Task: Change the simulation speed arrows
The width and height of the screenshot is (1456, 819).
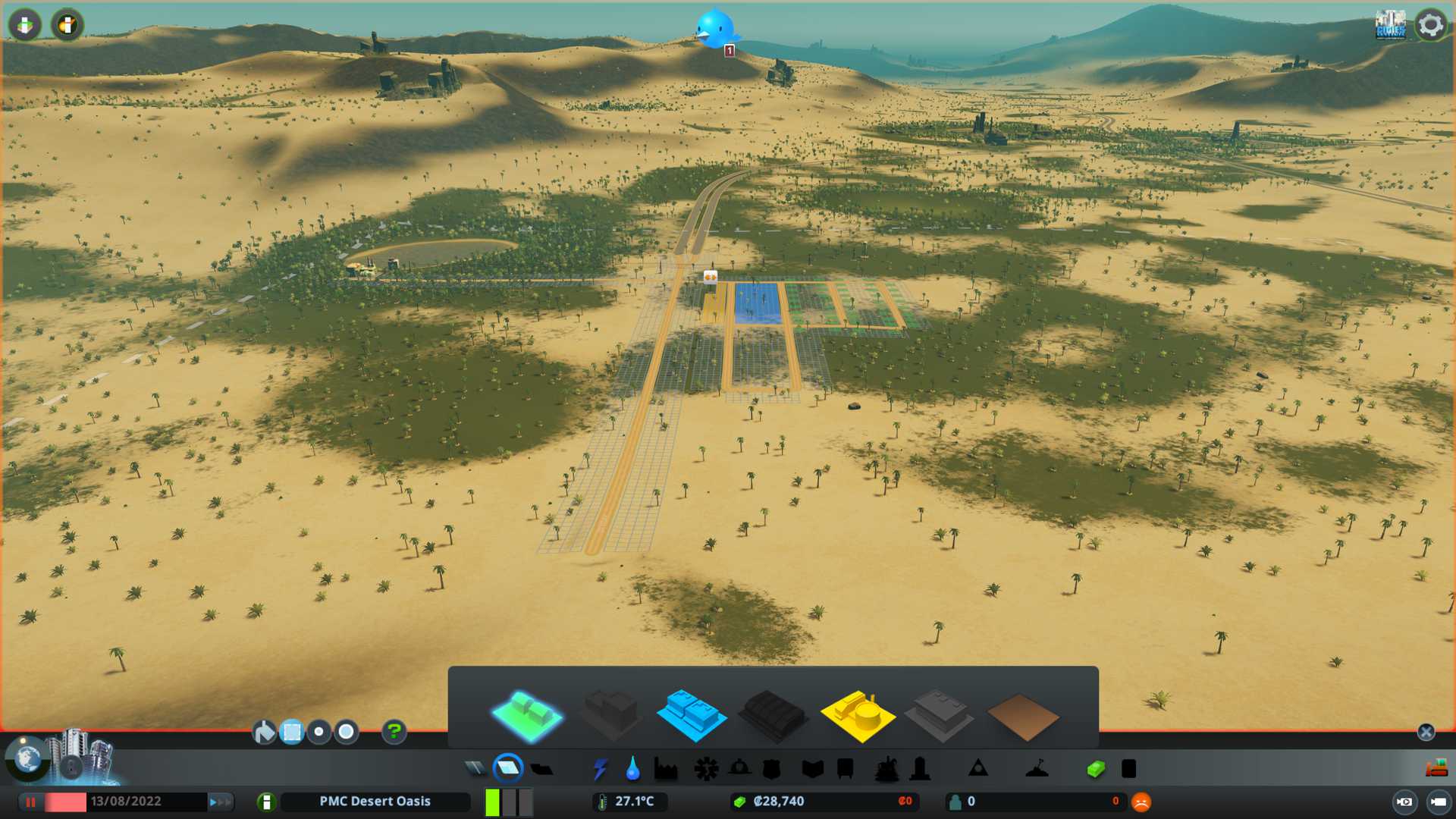Action: 221,802
